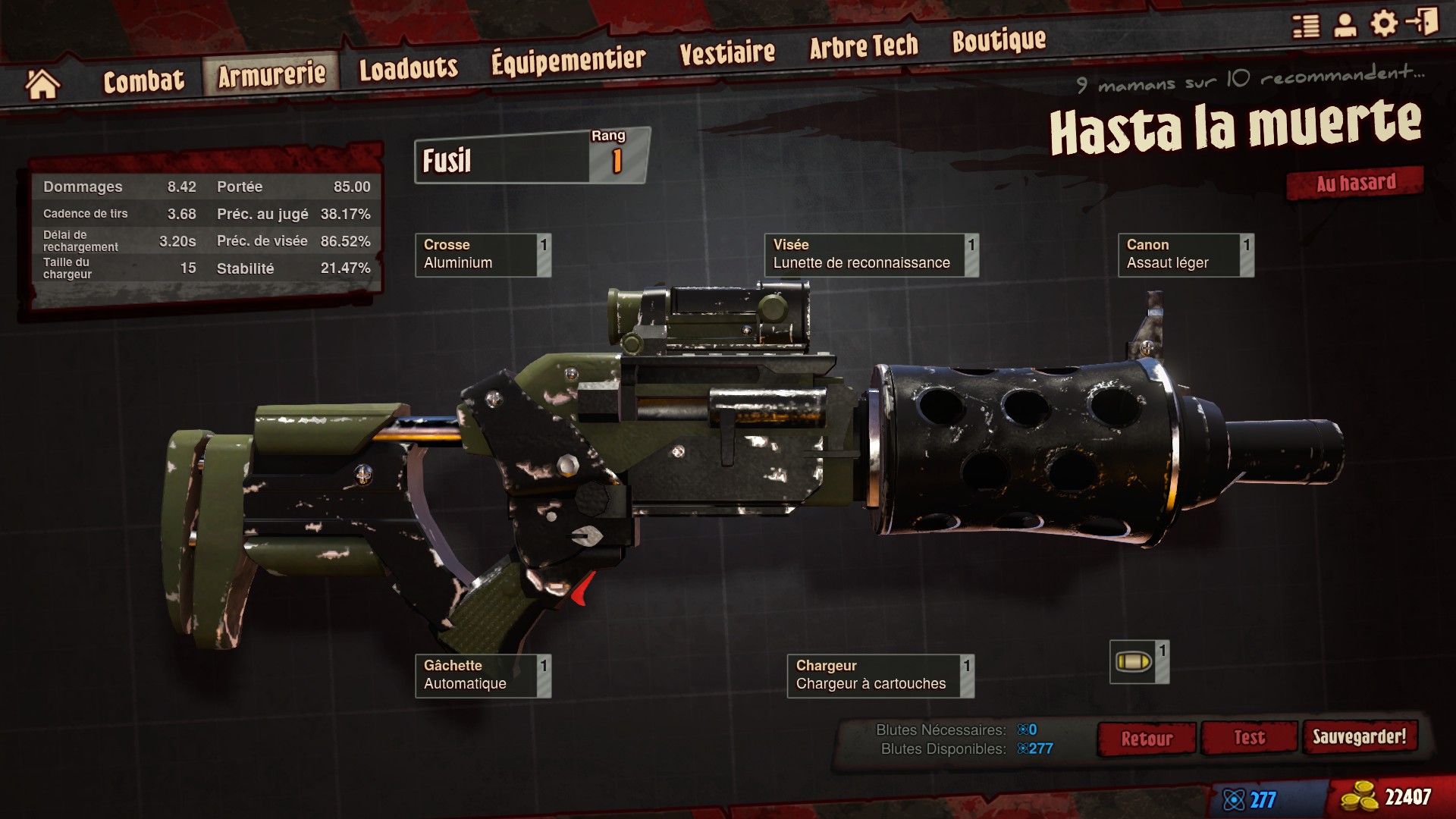This screenshot has height=819, width=1456.
Task: Randomize weapon name with Au hasard
Action: tap(1355, 184)
